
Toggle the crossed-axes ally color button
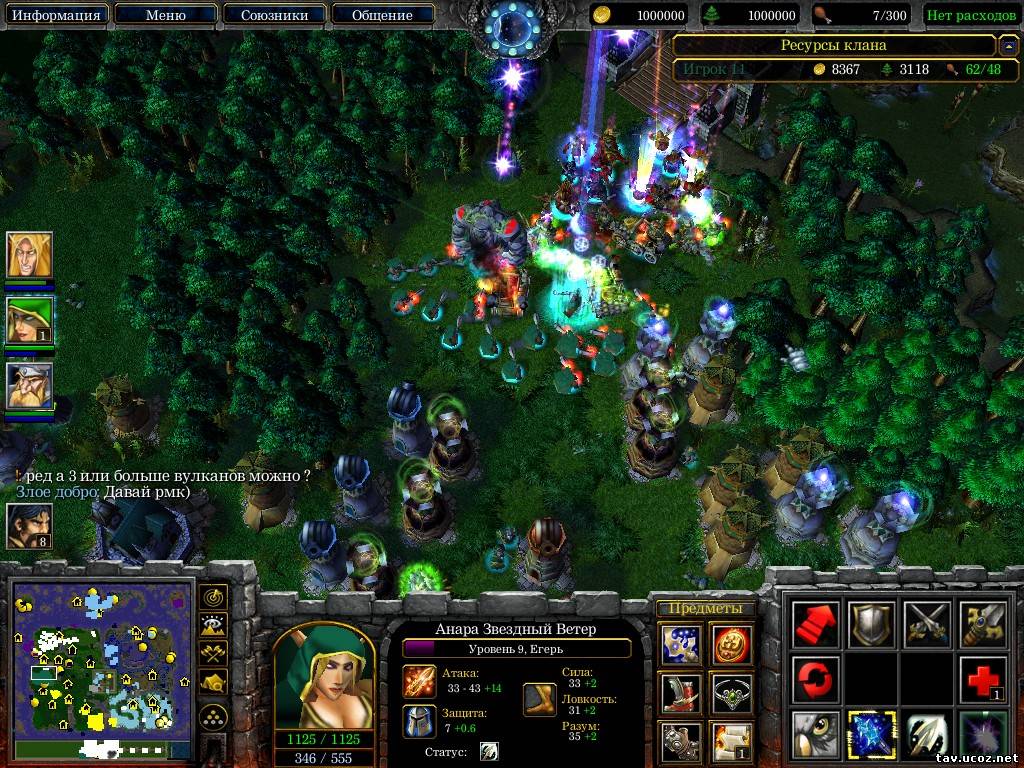(x=213, y=653)
